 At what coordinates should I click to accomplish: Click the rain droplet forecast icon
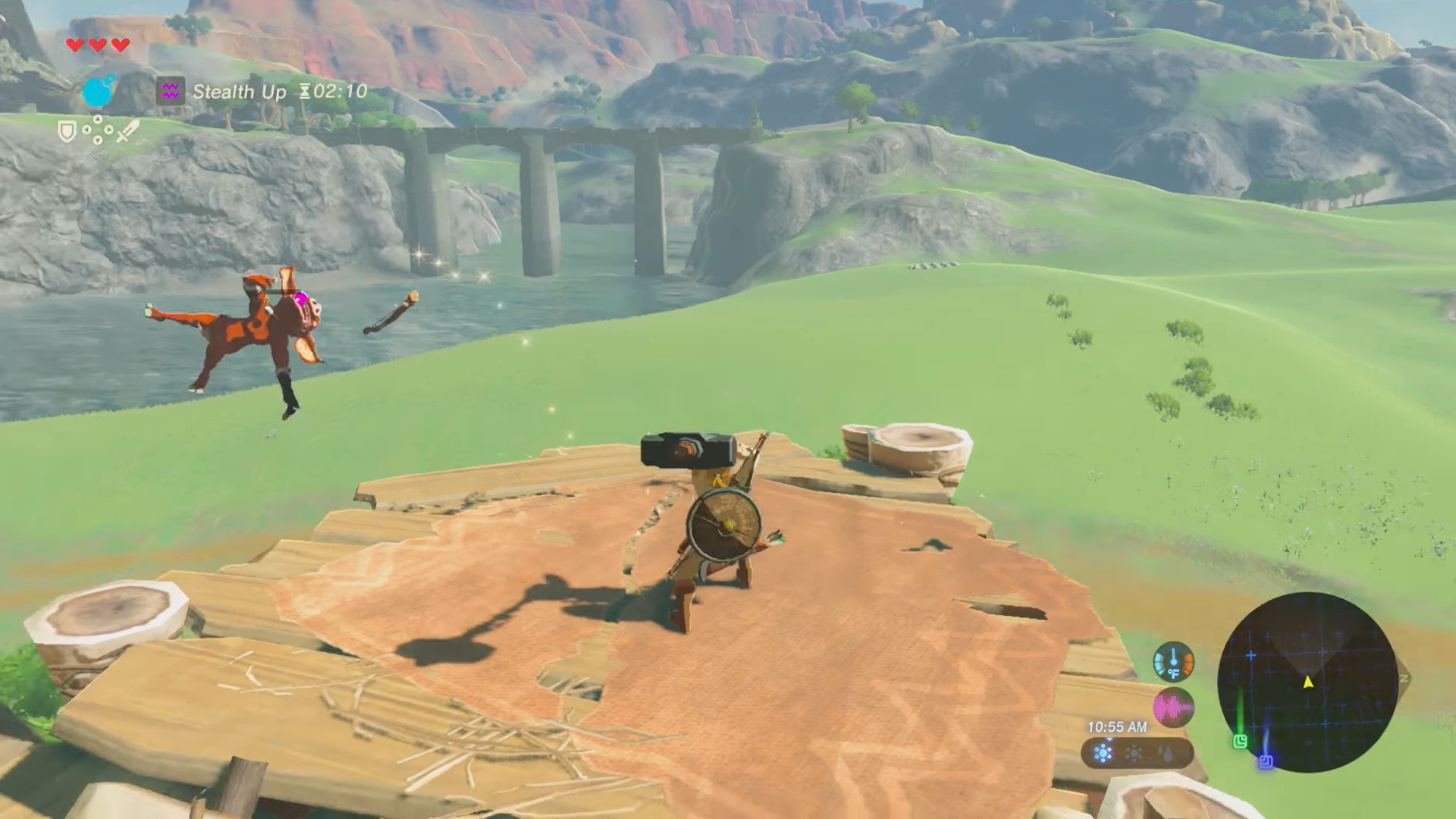(1166, 753)
